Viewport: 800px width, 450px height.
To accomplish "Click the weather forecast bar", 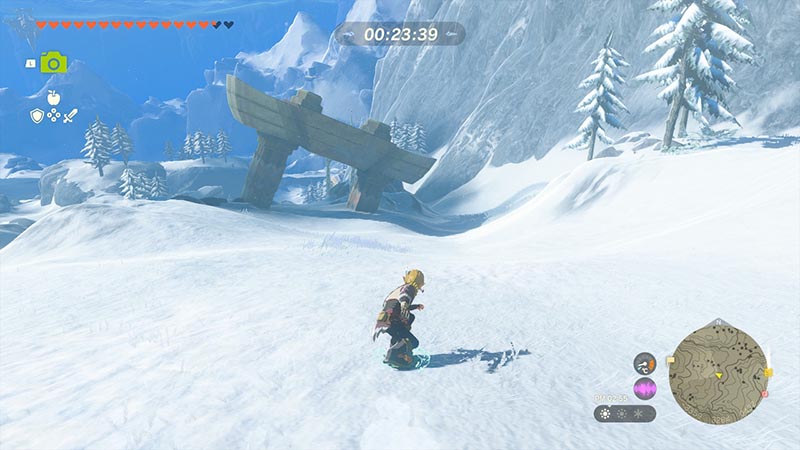I will 624,413.
